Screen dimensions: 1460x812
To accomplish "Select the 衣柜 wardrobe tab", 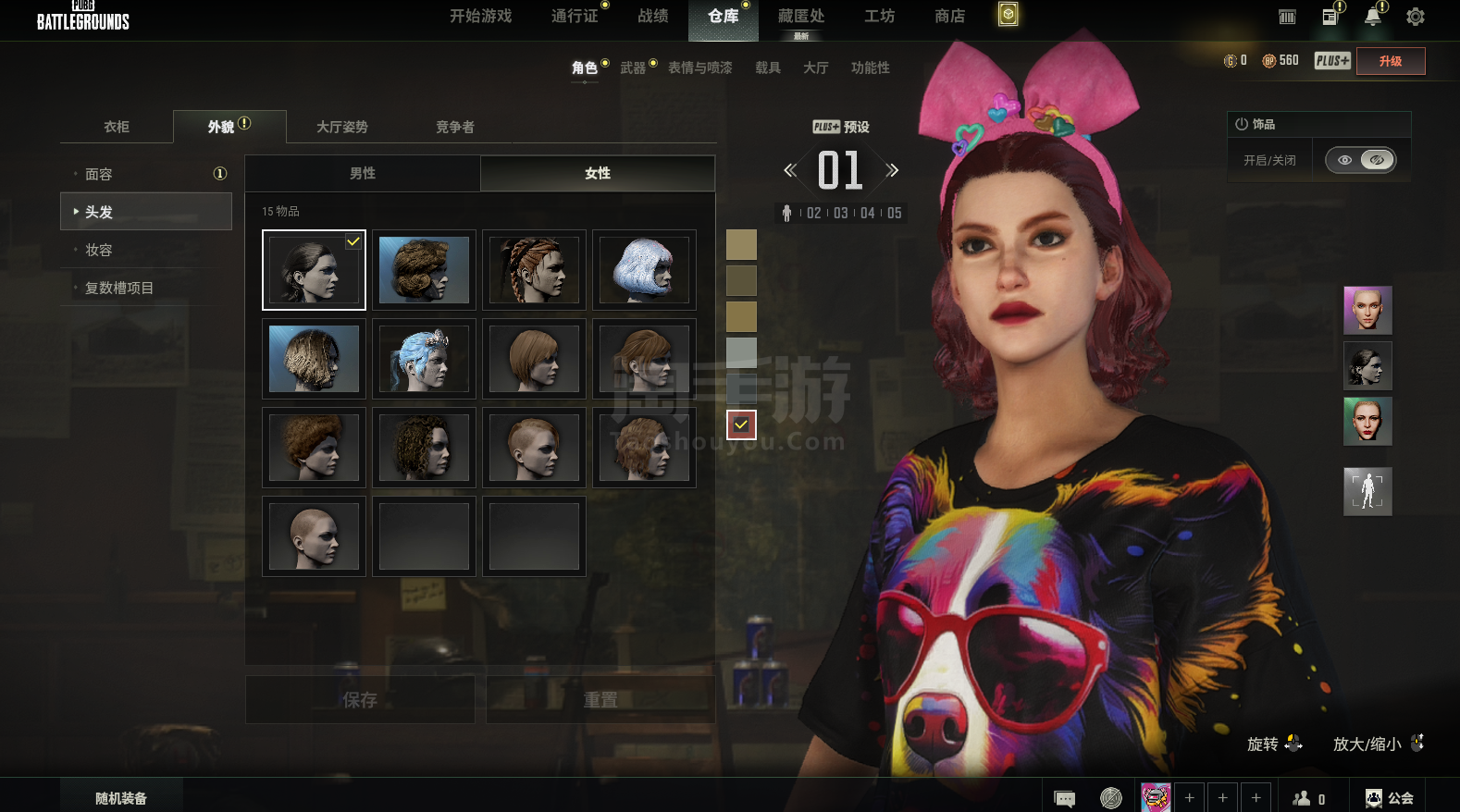I will pos(117,127).
